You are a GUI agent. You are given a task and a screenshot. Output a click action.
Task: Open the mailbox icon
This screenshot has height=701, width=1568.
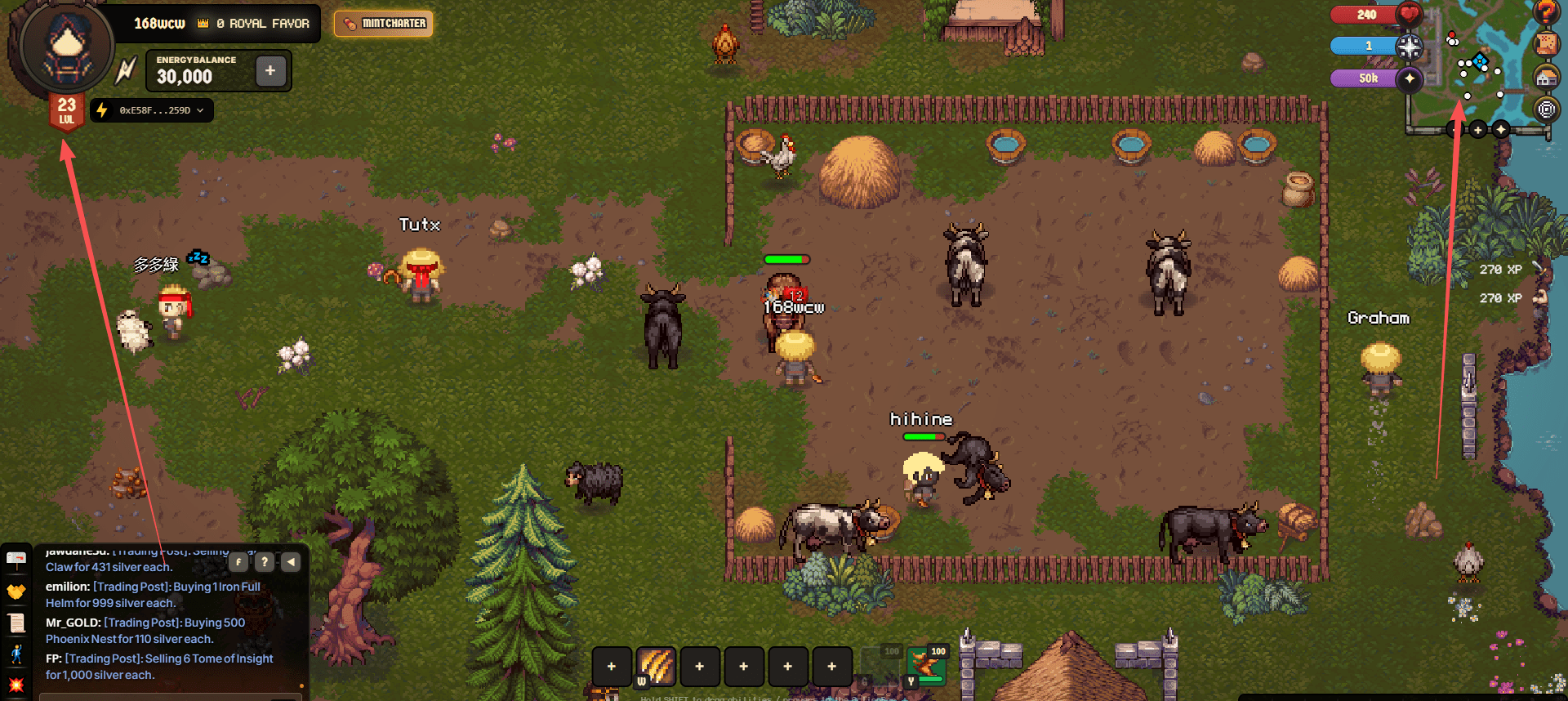pyautogui.click(x=16, y=560)
